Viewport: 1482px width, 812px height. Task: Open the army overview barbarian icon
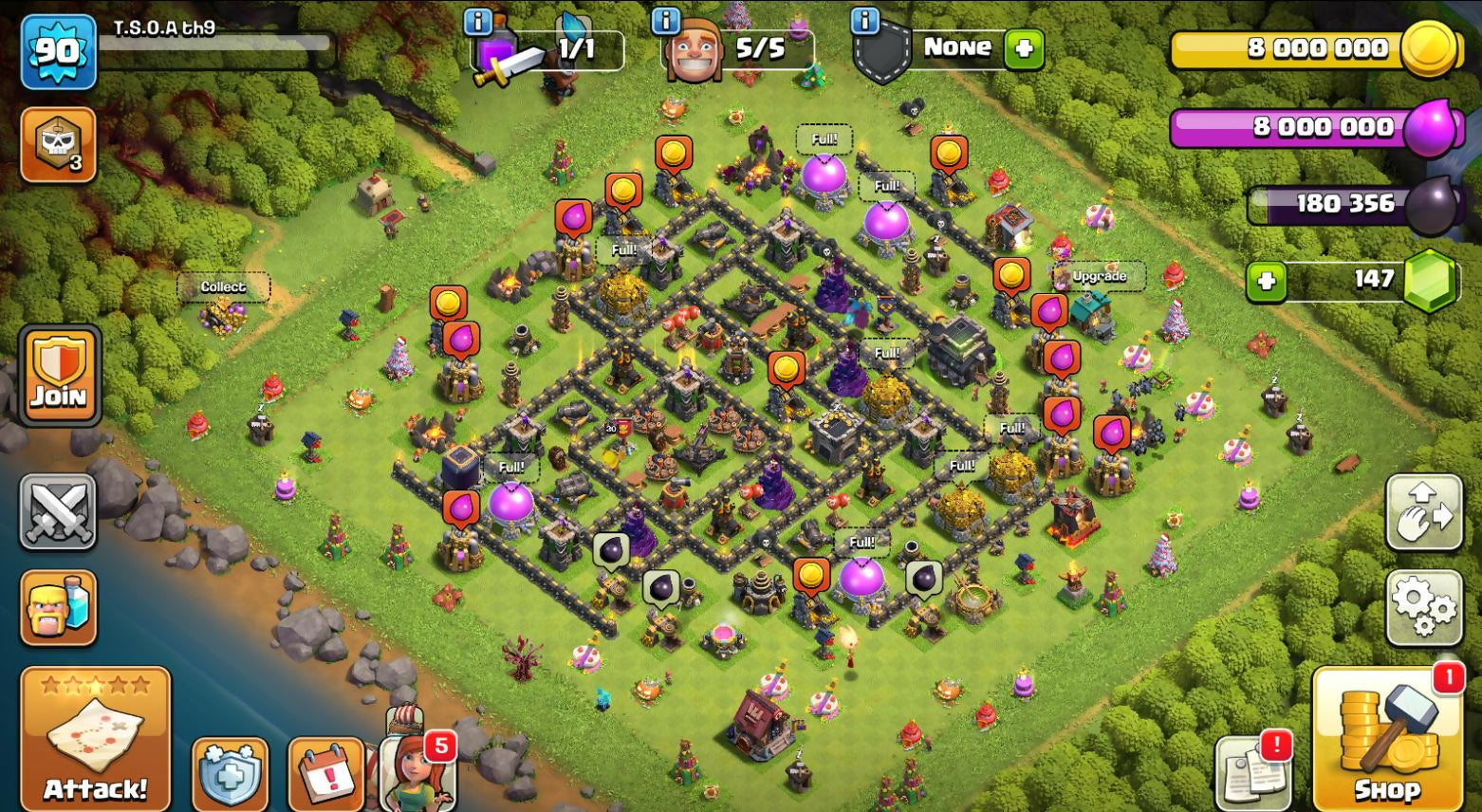pos(58,607)
